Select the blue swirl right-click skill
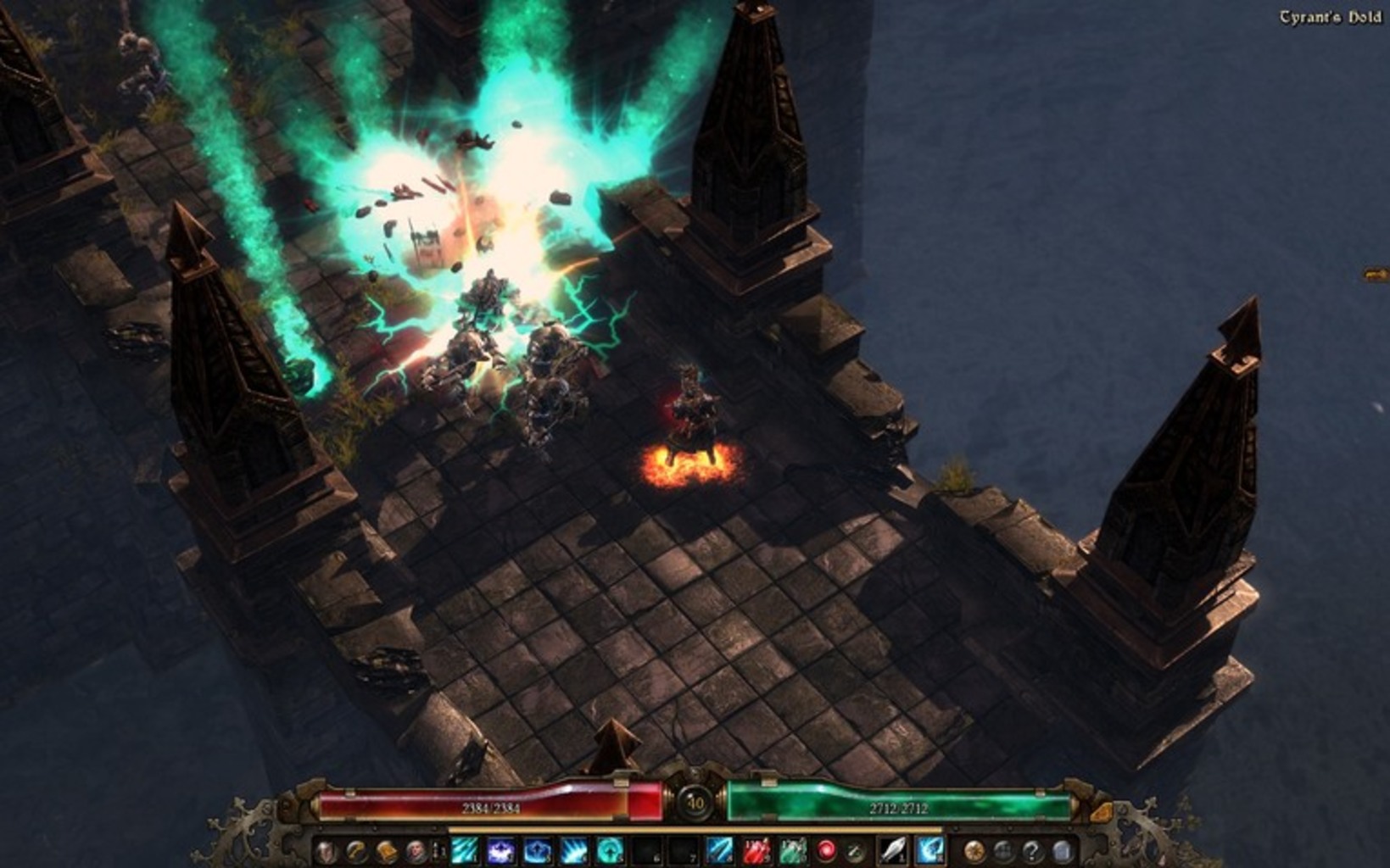 [930, 850]
